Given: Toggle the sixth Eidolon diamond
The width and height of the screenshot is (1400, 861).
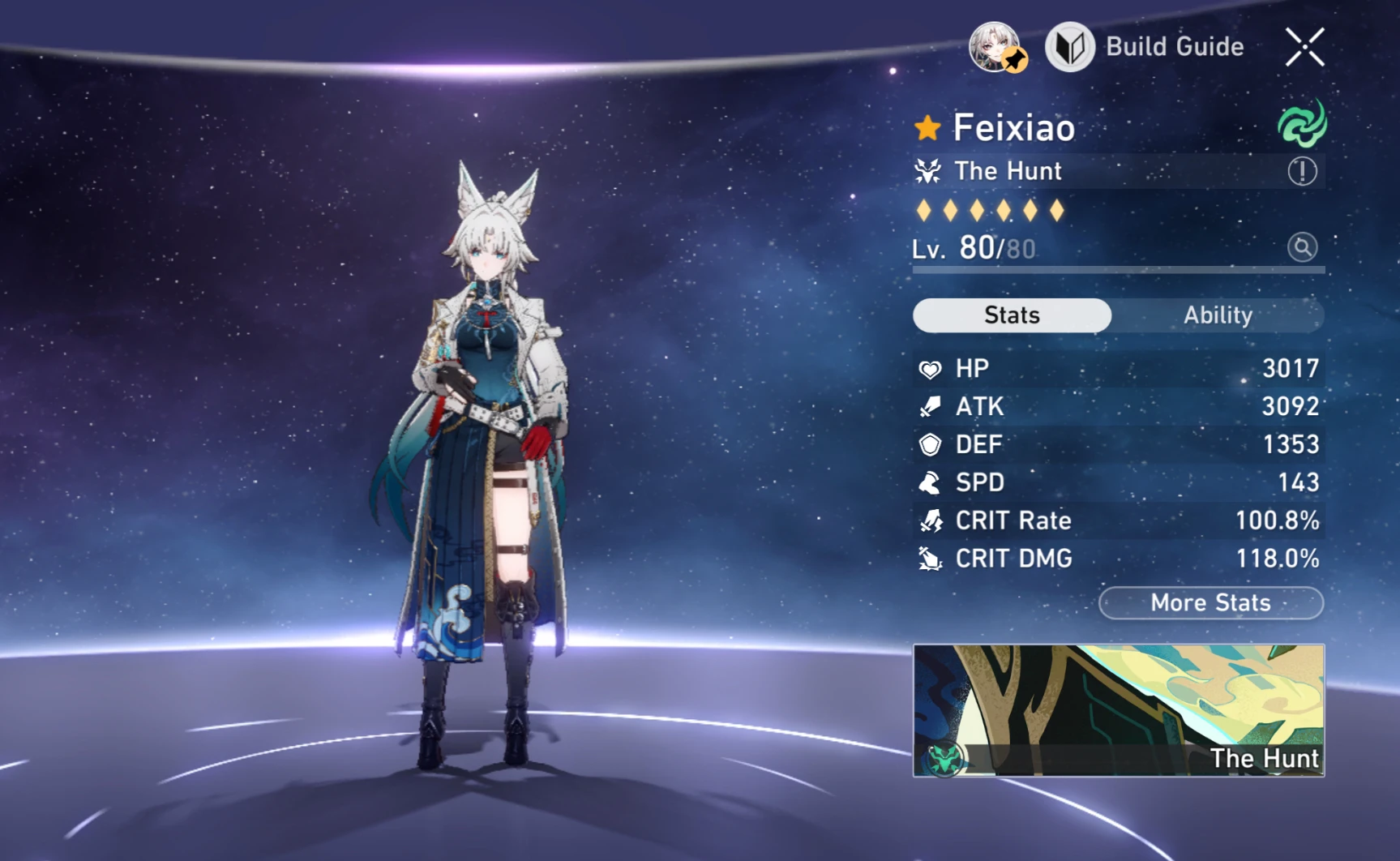Looking at the screenshot, I should click(x=1058, y=209).
